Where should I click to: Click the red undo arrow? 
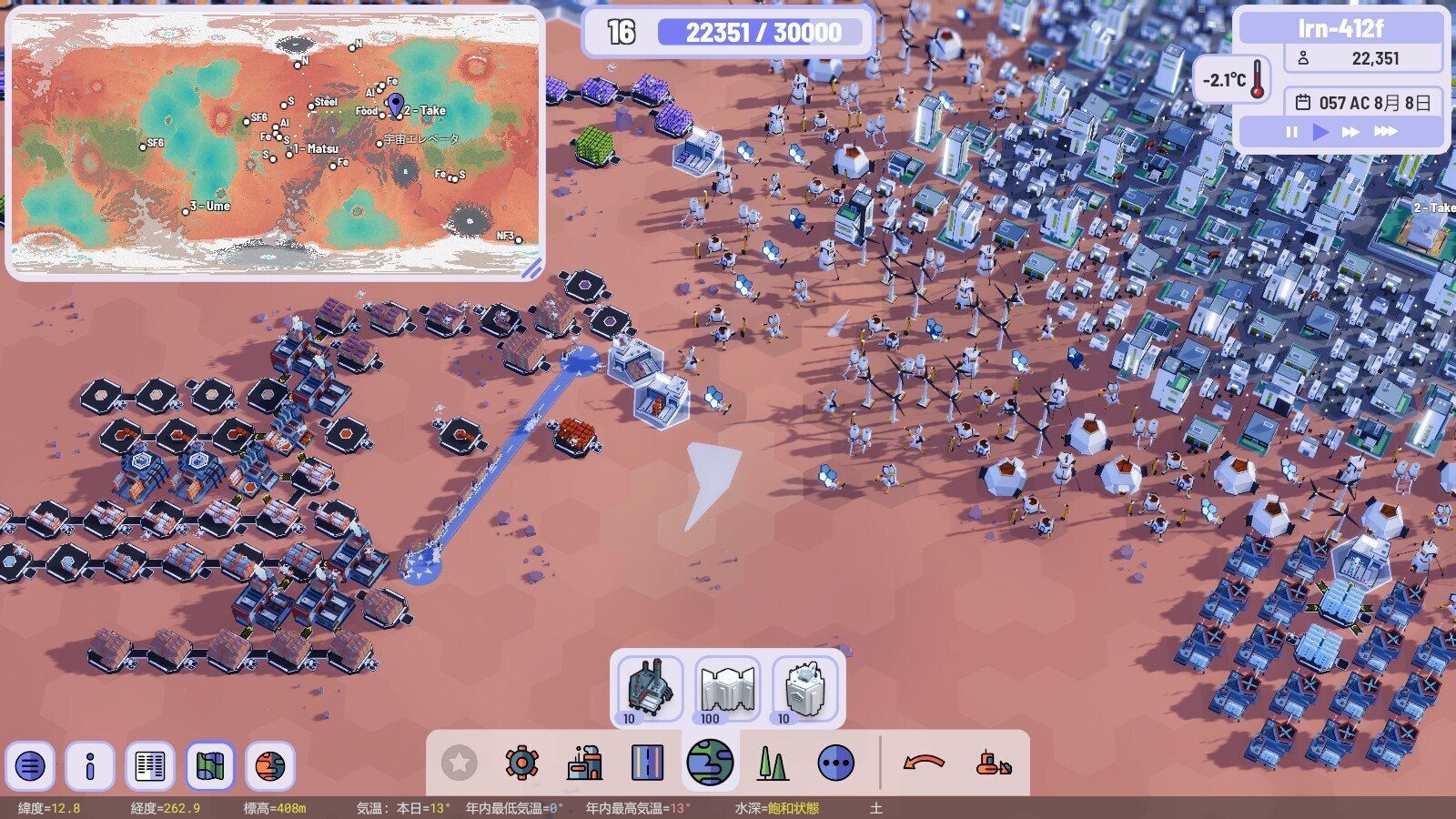point(924,763)
